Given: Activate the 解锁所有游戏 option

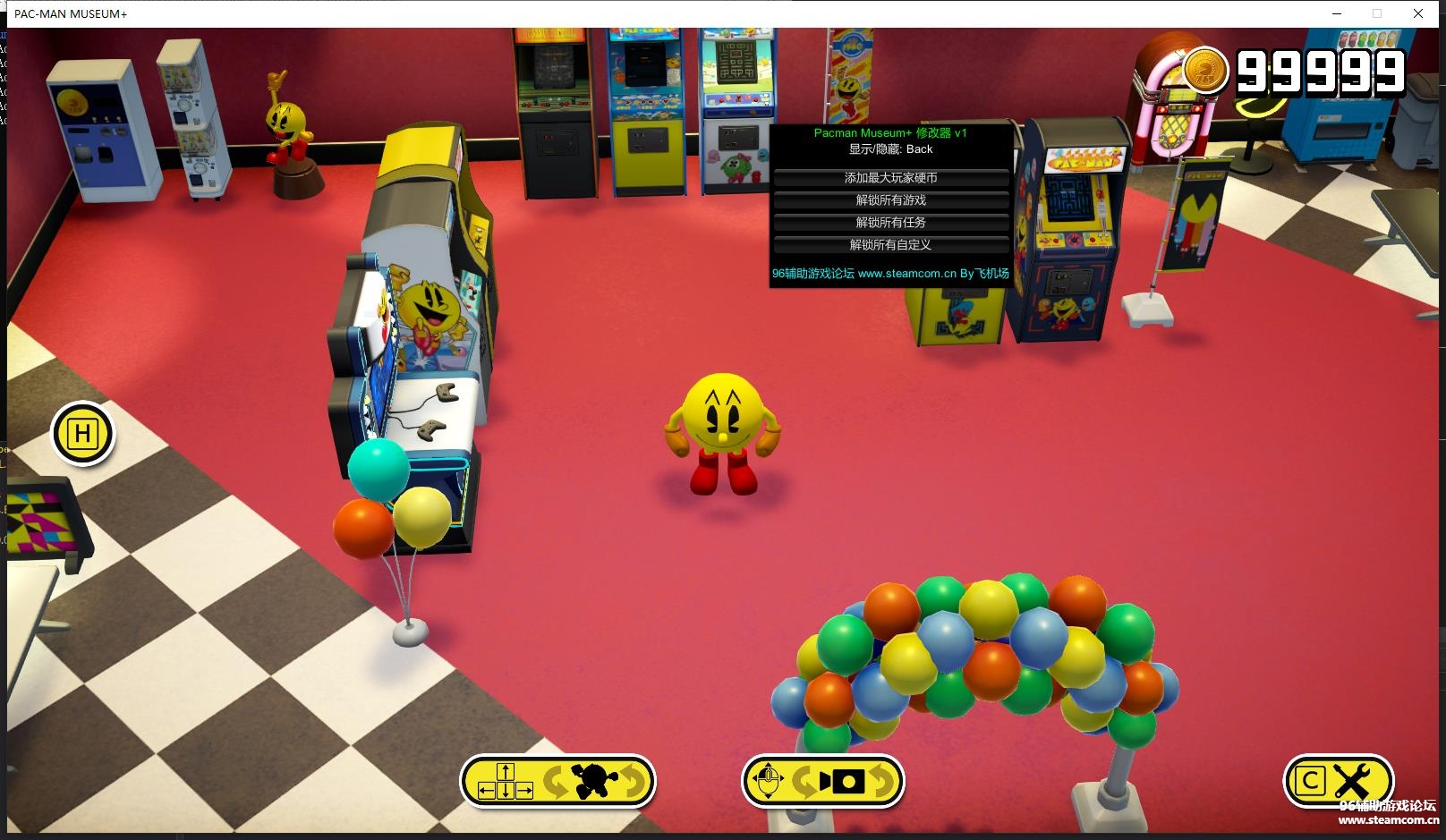Looking at the screenshot, I should pyautogui.click(x=890, y=200).
